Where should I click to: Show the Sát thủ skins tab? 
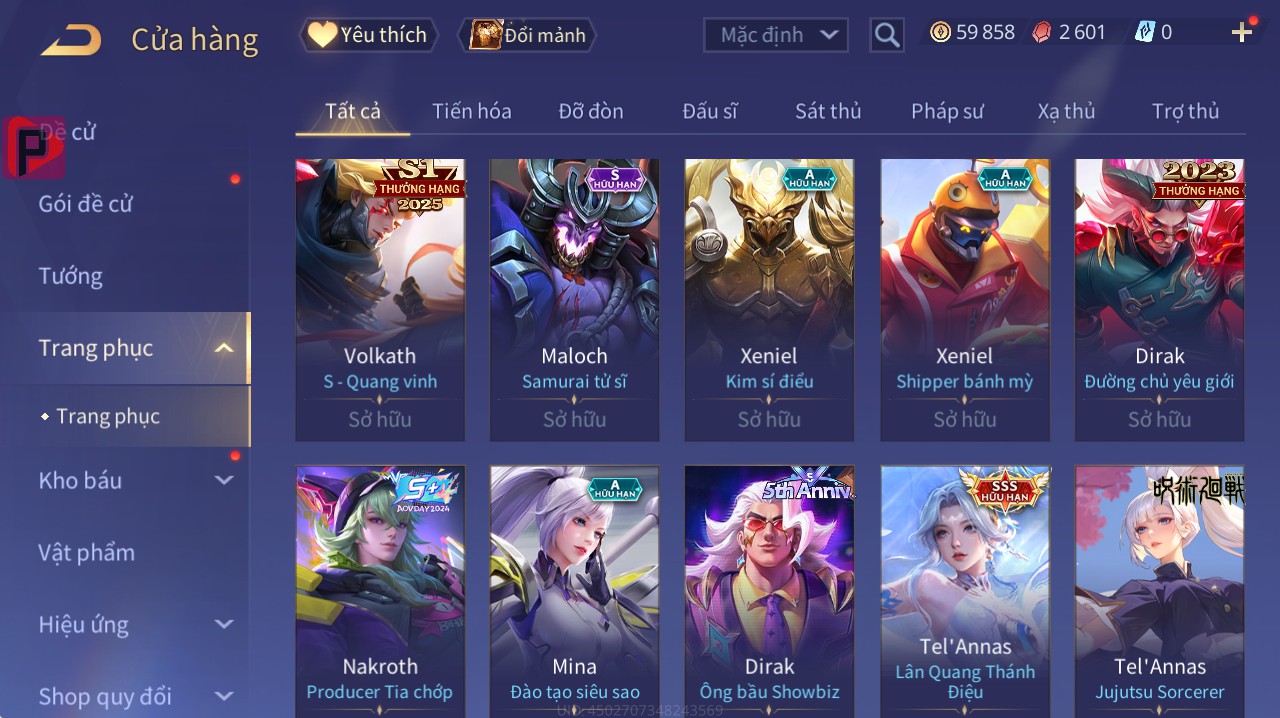[828, 111]
